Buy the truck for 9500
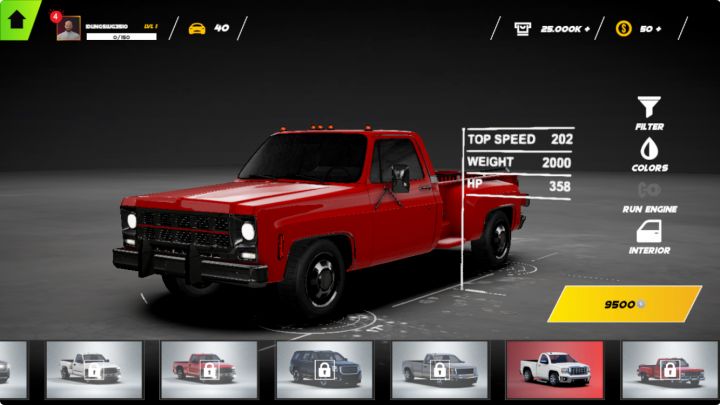The height and width of the screenshot is (405, 720). click(x=624, y=304)
